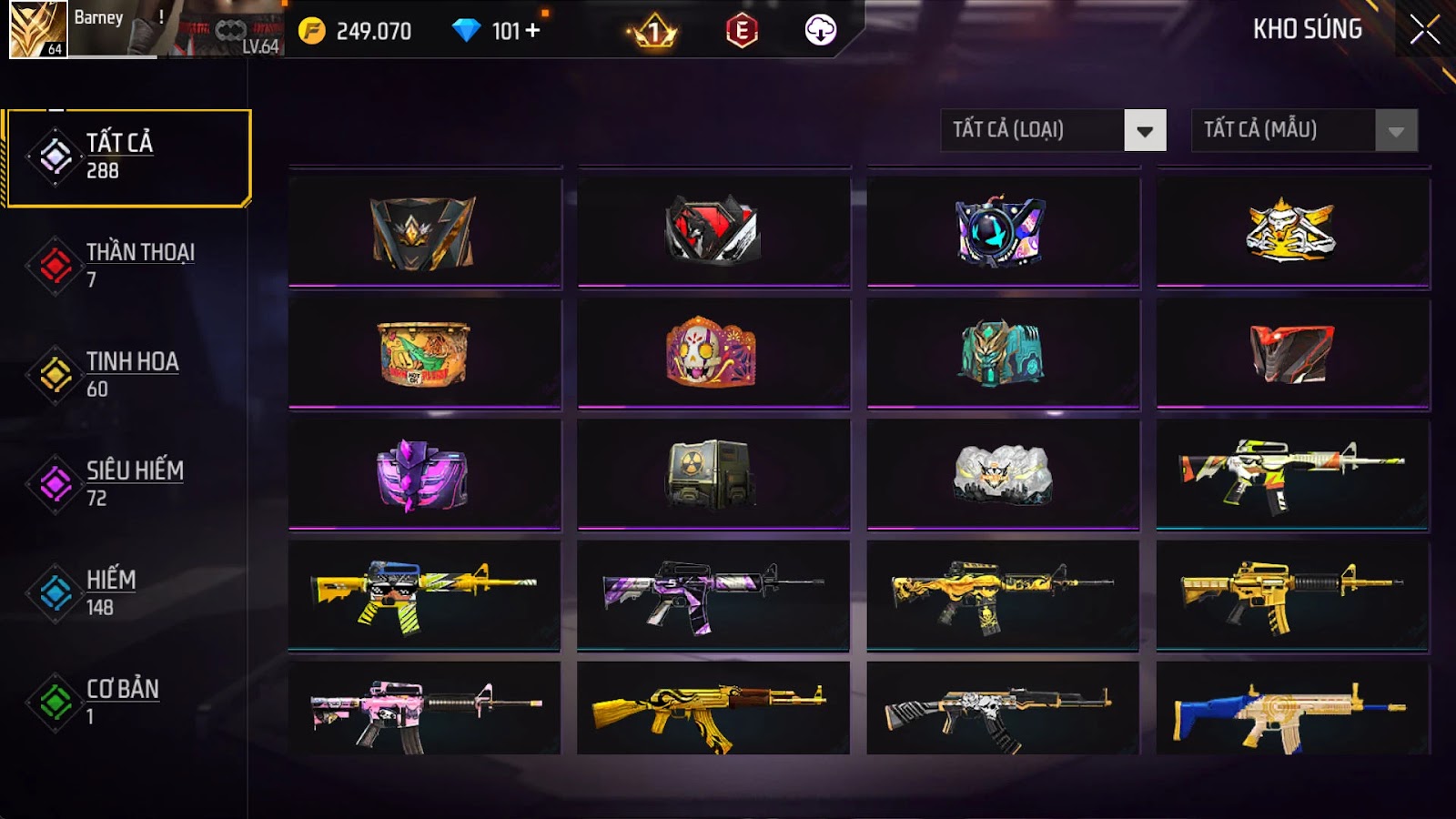1456x819 pixels.
Task: Select the golden AK-47 skin
Action: pyautogui.click(x=713, y=712)
